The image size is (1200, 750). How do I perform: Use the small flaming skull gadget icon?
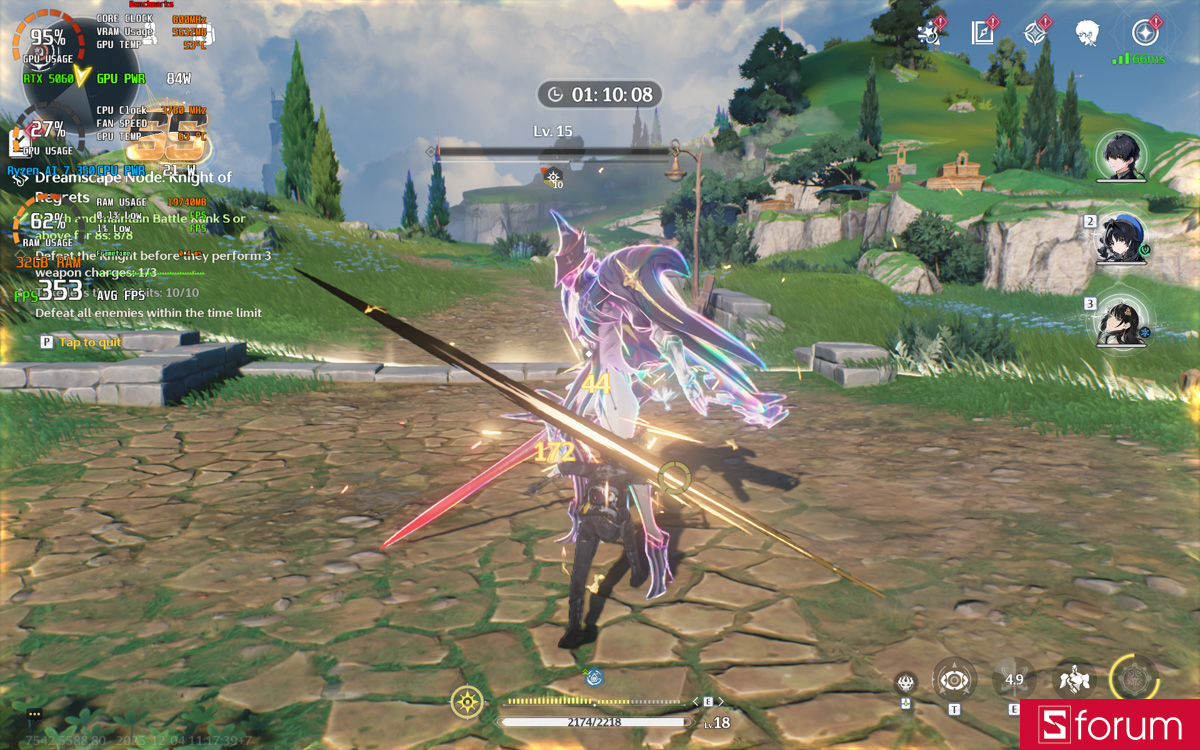click(x=906, y=682)
